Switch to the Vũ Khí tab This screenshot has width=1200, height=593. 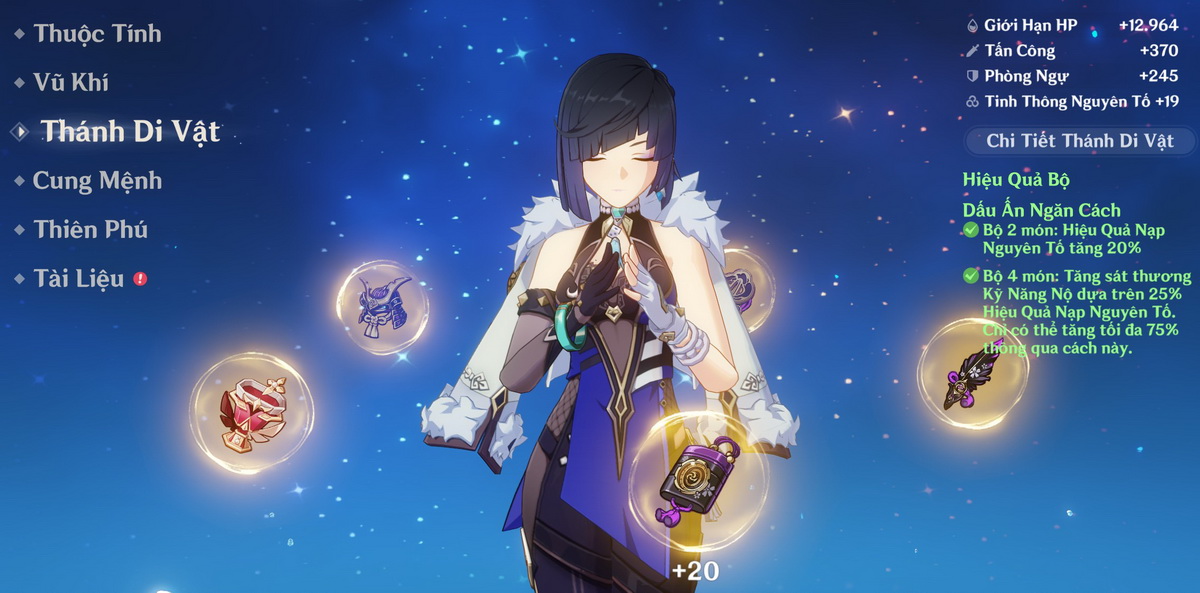tap(70, 83)
